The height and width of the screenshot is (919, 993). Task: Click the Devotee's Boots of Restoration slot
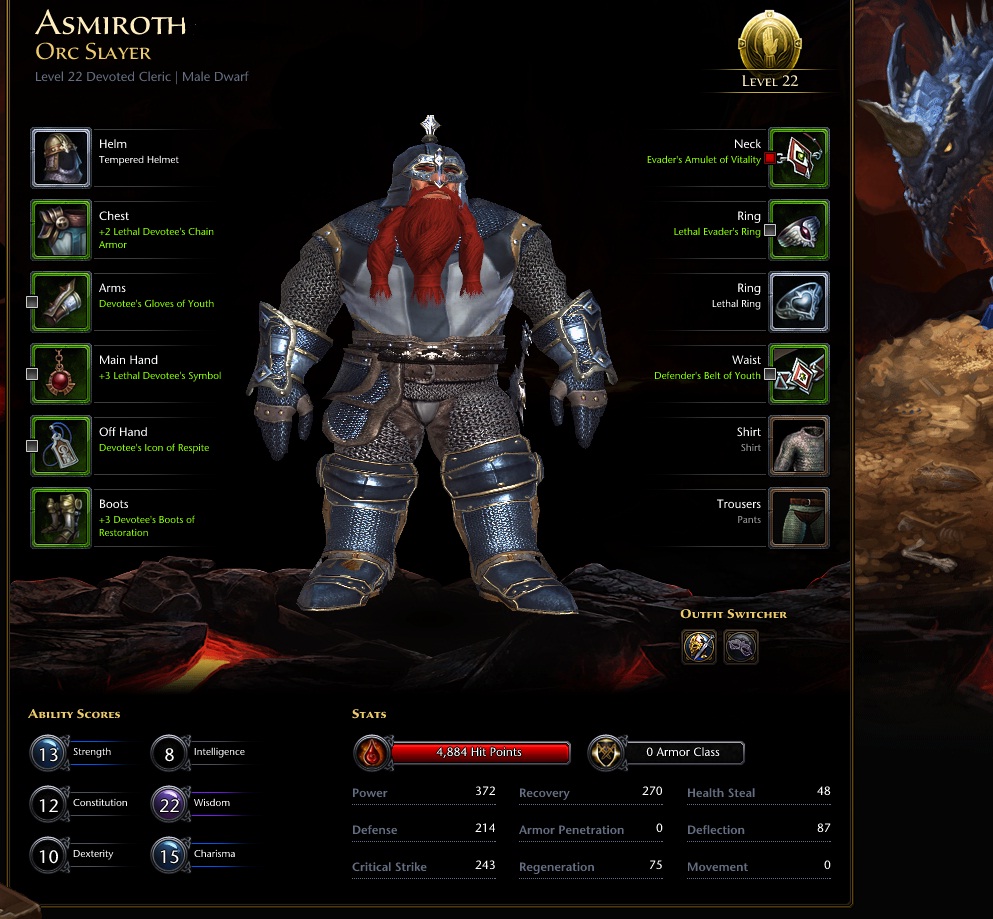point(61,518)
